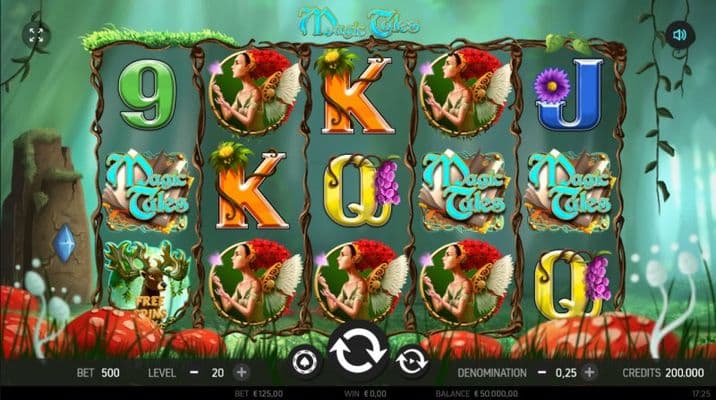The width and height of the screenshot is (716, 400).
Task: Increase the bet level
Action: pyautogui.click(x=241, y=372)
